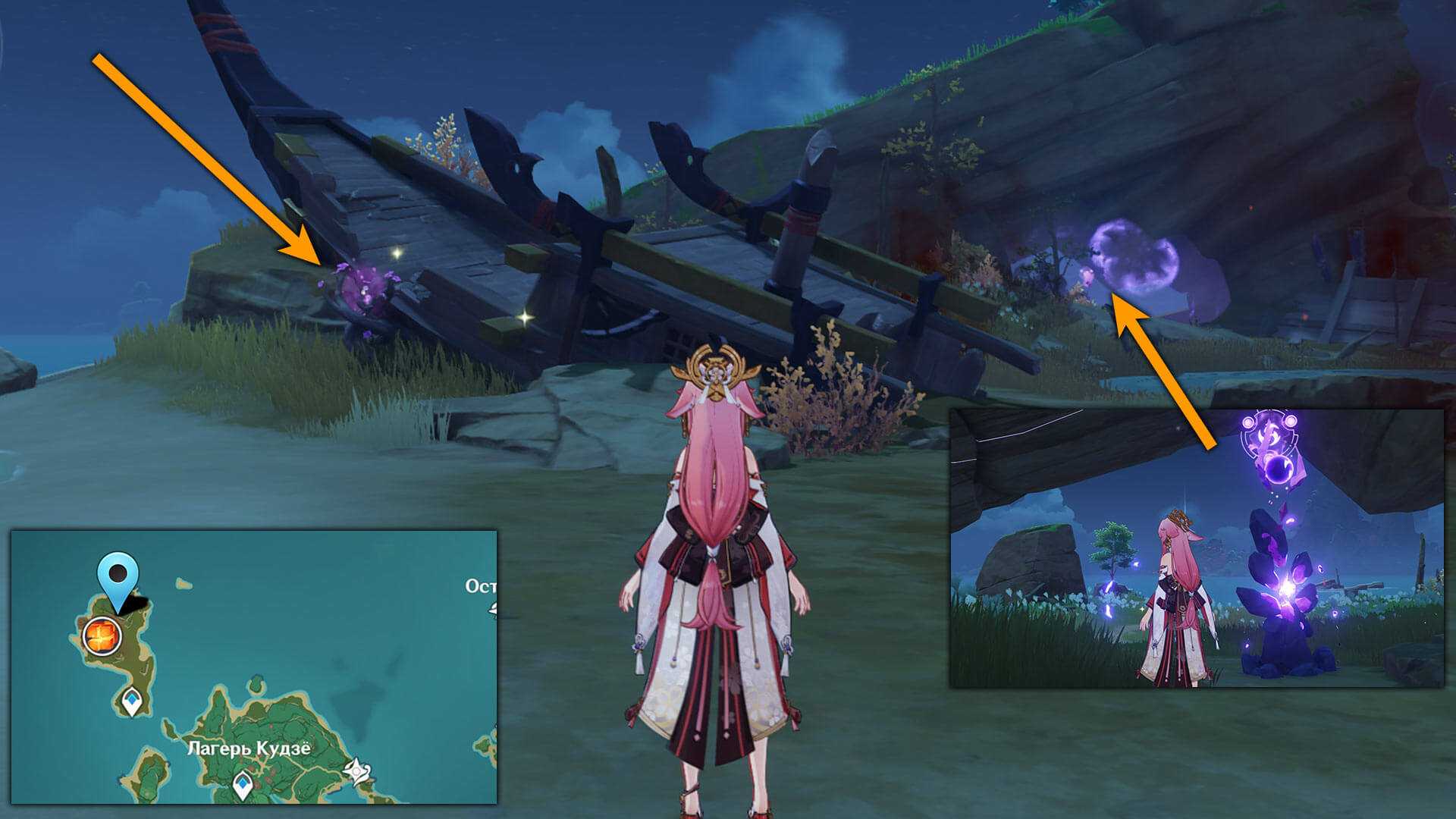Select the teleport waypoint on the small northwest island
The width and height of the screenshot is (1456, 819).
point(132,701)
